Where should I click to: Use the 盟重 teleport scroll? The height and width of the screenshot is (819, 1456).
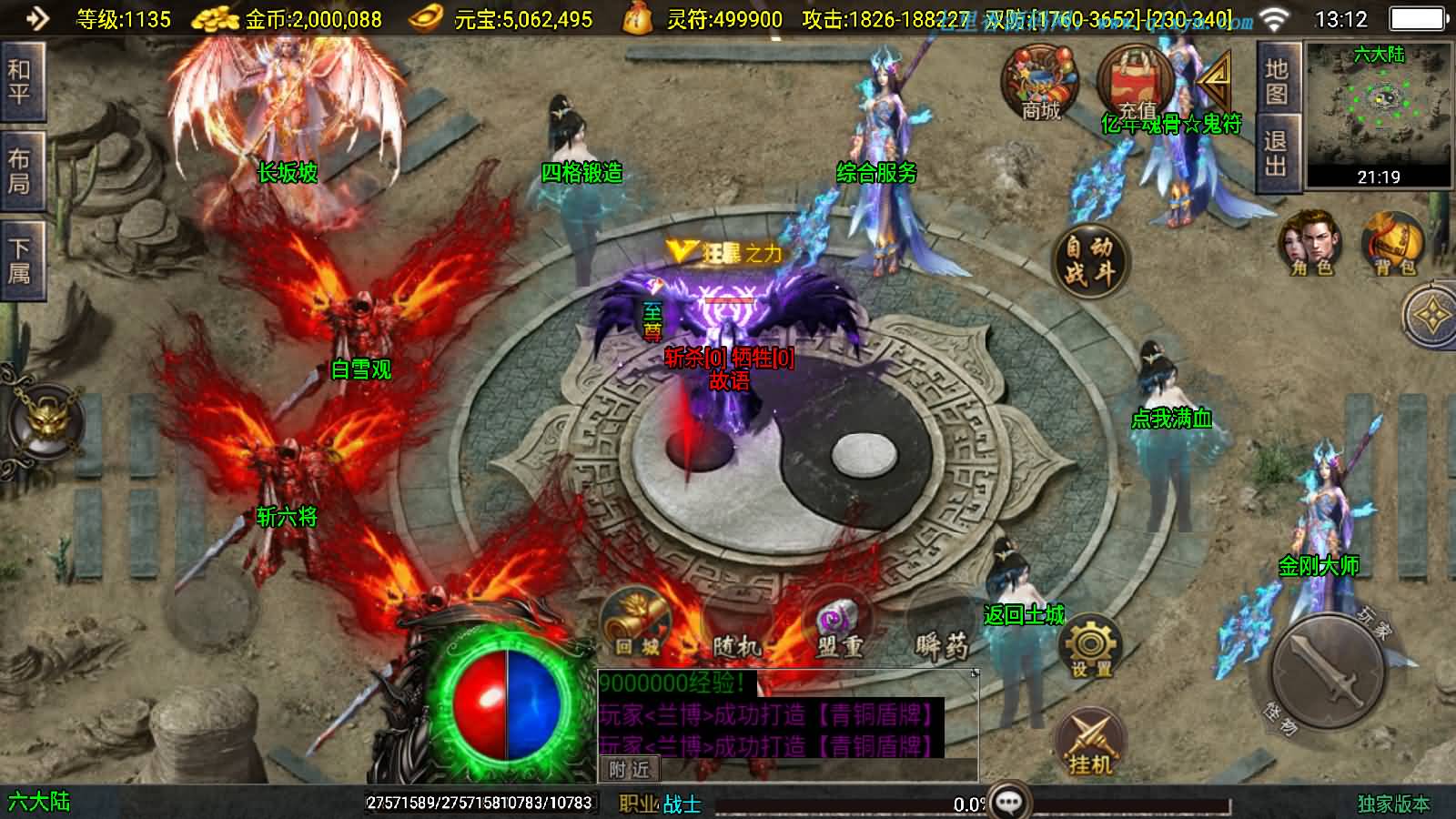[x=838, y=626]
